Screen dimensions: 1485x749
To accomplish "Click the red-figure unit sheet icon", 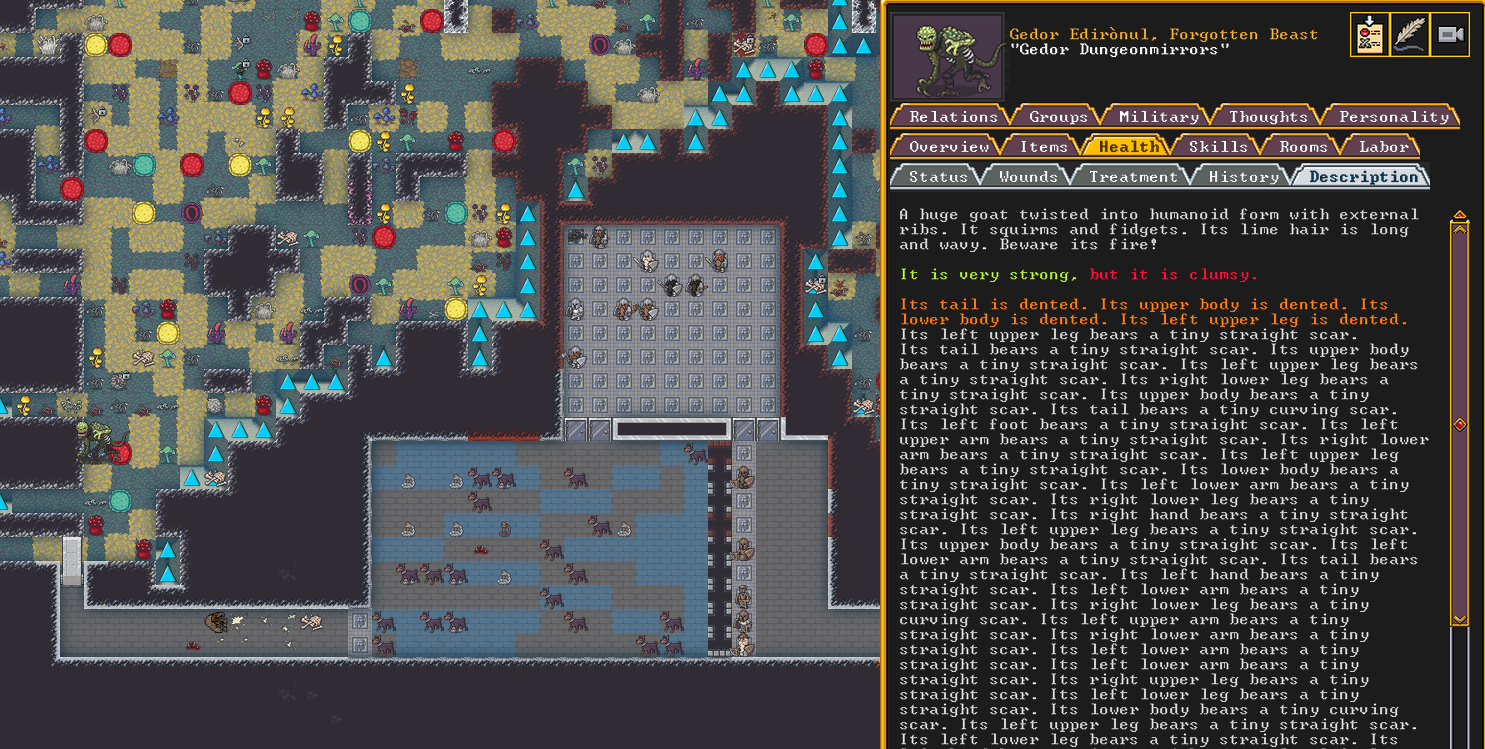I will pos(1369,35).
